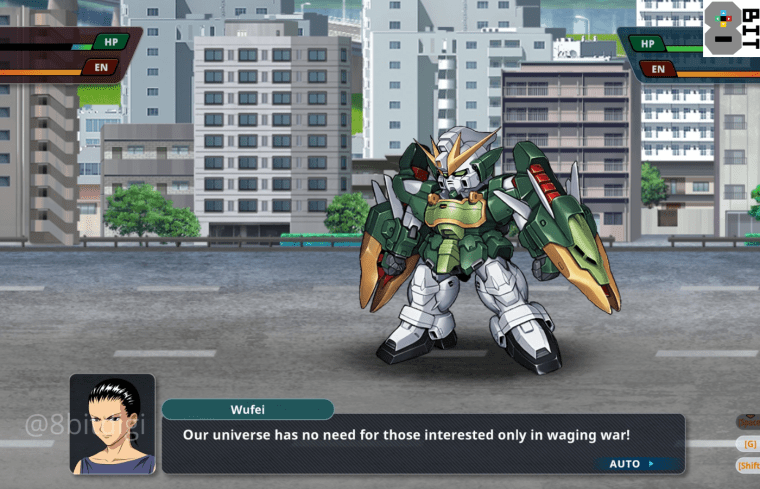This screenshot has width=760, height=489.
Task: Click Wufei's dialogue box to continue
Action: tap(420, 437)
